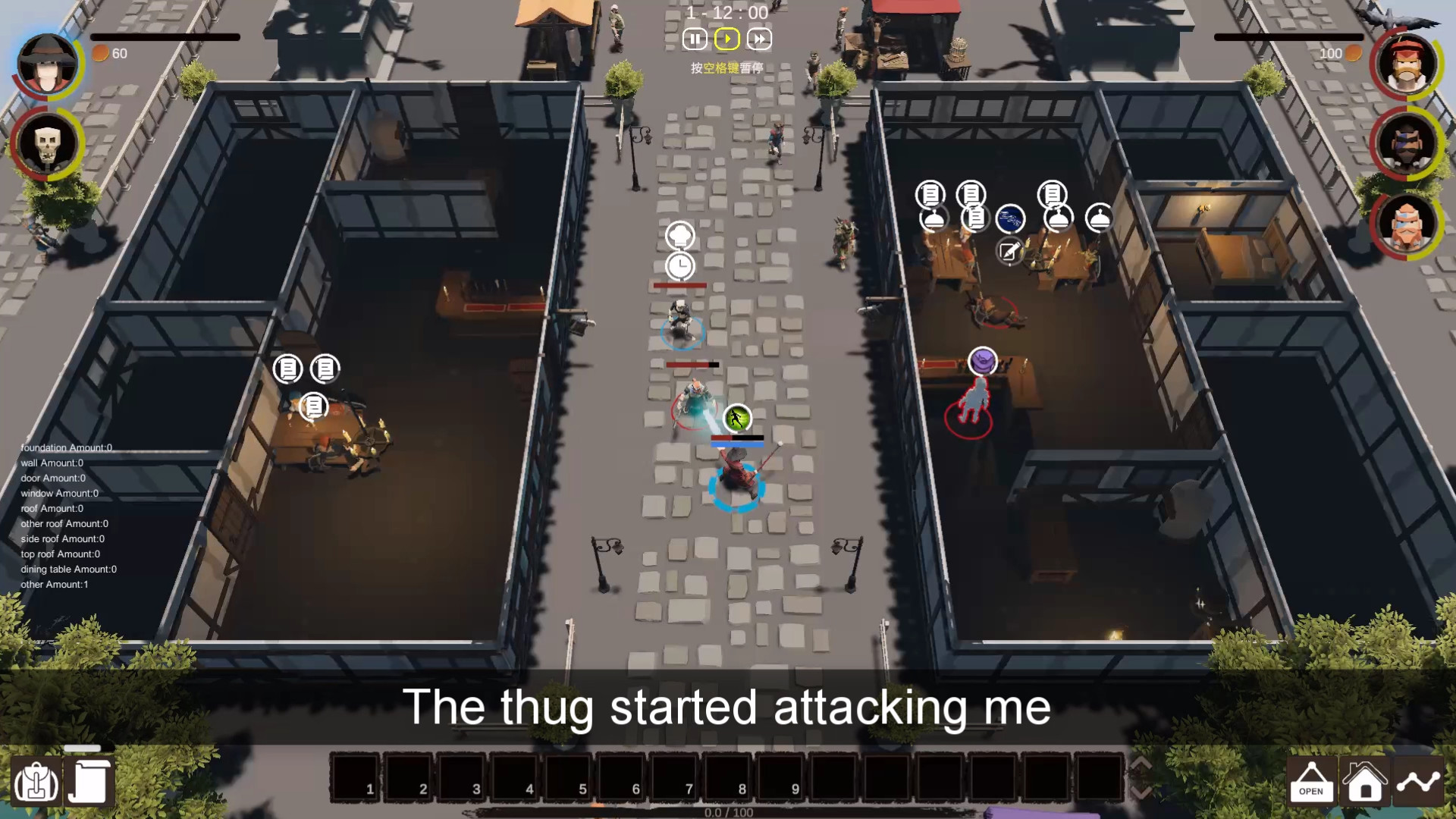Select the home building icon
Screen dimensions: 1456x819
click(1365, 781)
